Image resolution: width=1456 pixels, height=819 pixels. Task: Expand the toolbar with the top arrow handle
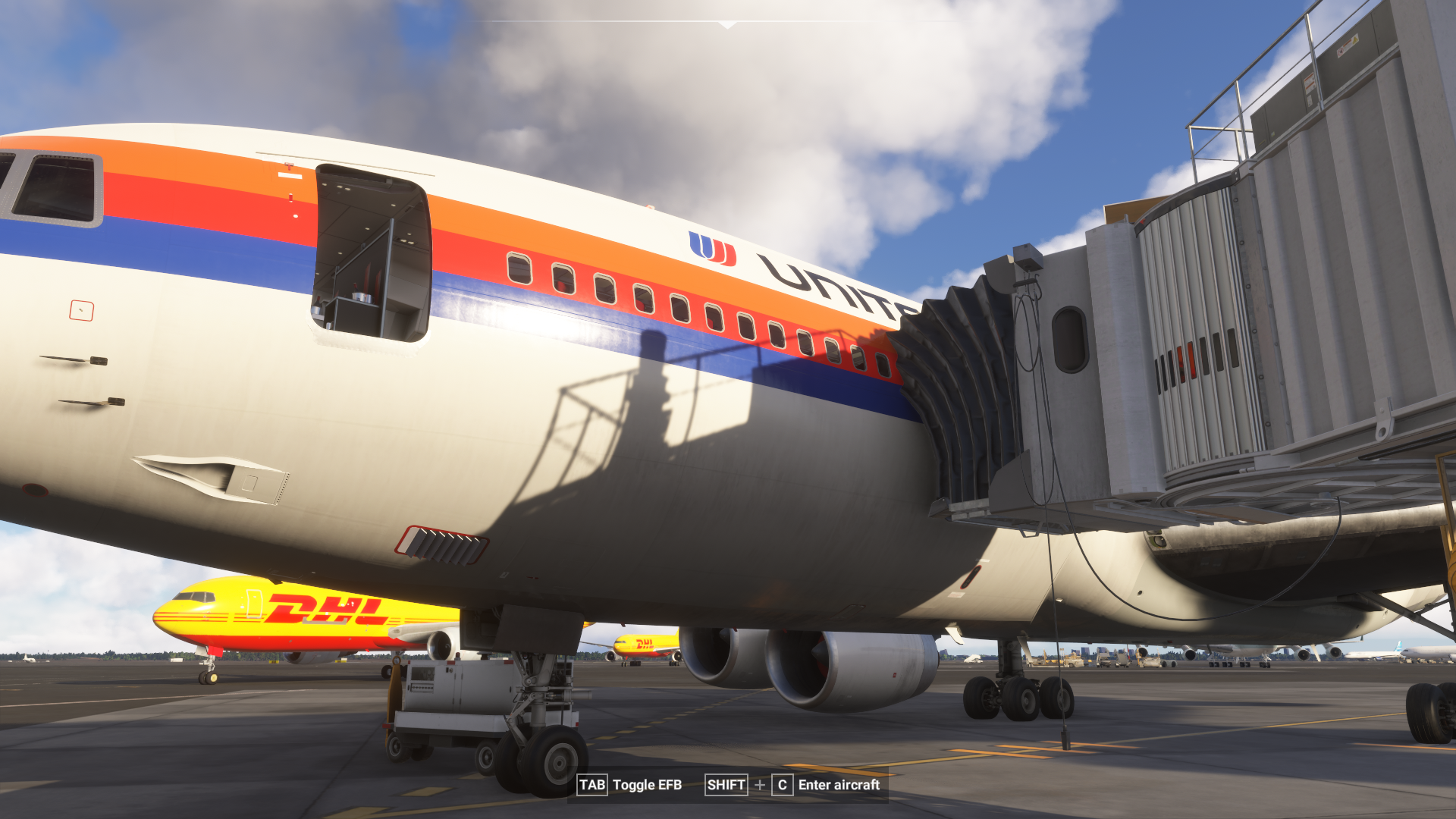pyautogui.click(x=727, y=24)
